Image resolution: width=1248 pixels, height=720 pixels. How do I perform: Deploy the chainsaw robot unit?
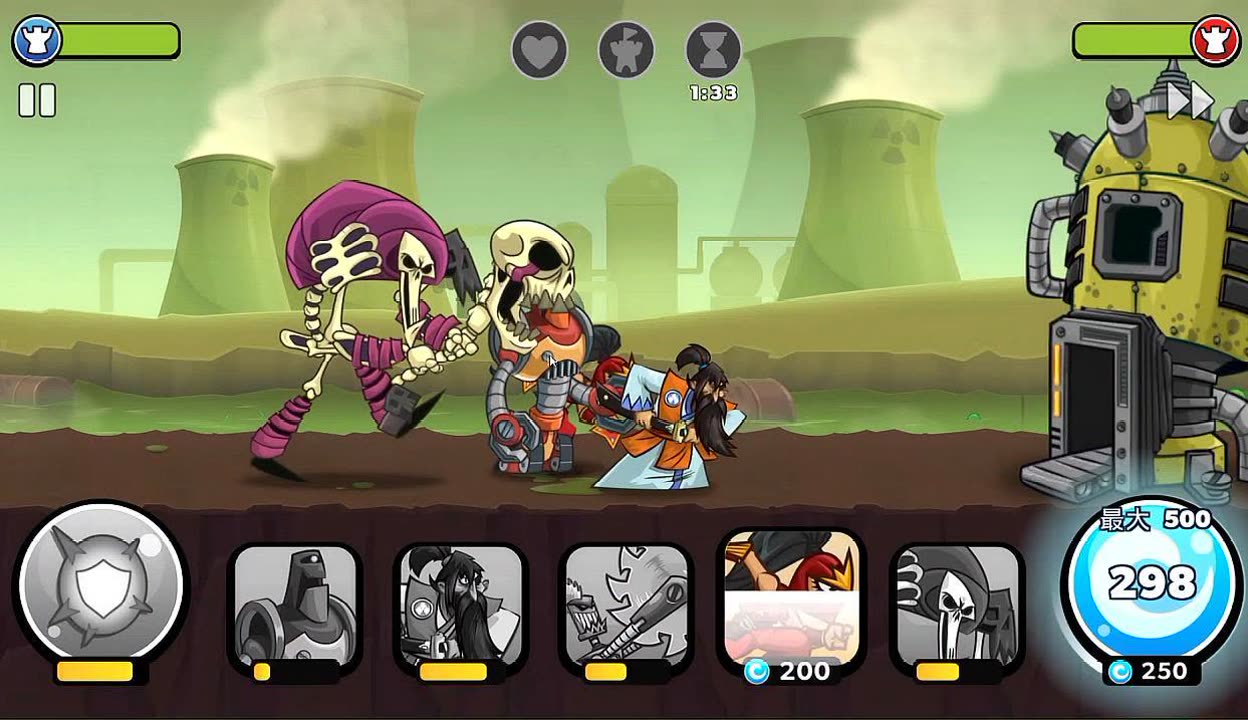(625, 607)
